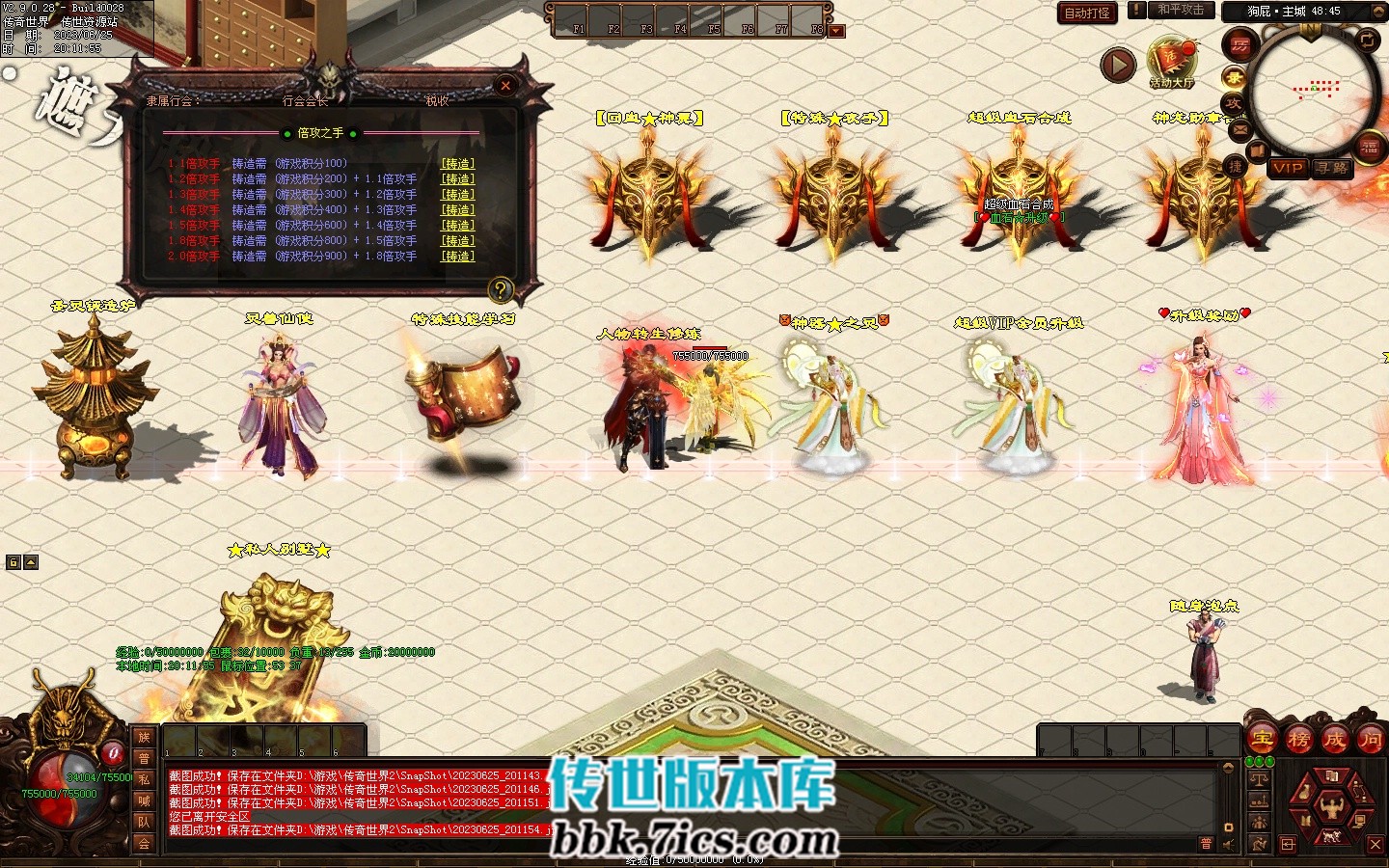The image size is (1389, 868).
Task: Activate 寻路 pathfinding button
Action: coord(1332,168)
